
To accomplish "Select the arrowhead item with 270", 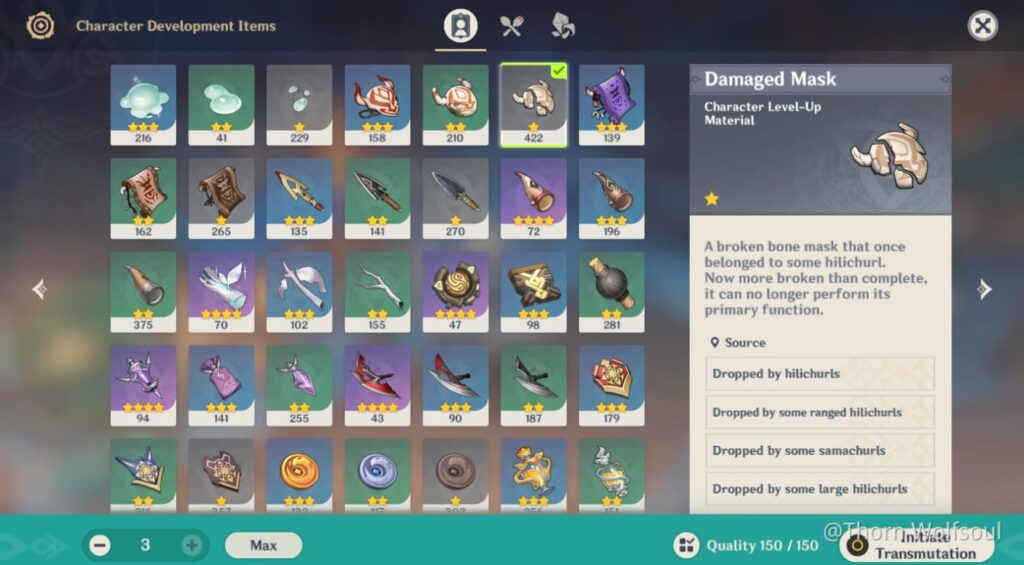I will pos(455,198).
